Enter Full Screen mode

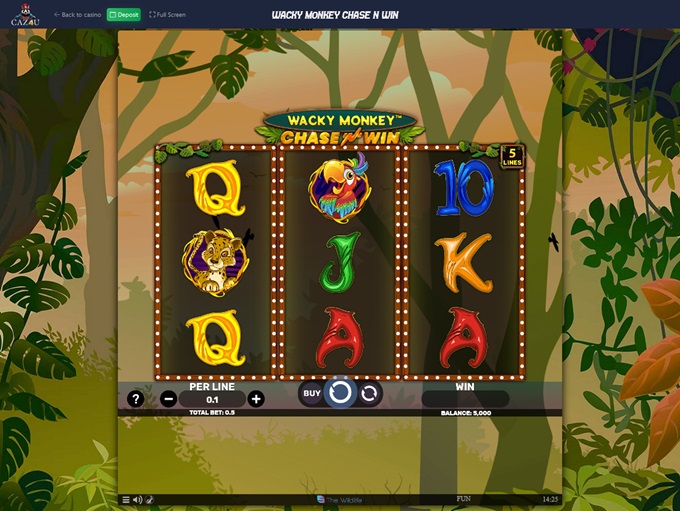(167, 15)
